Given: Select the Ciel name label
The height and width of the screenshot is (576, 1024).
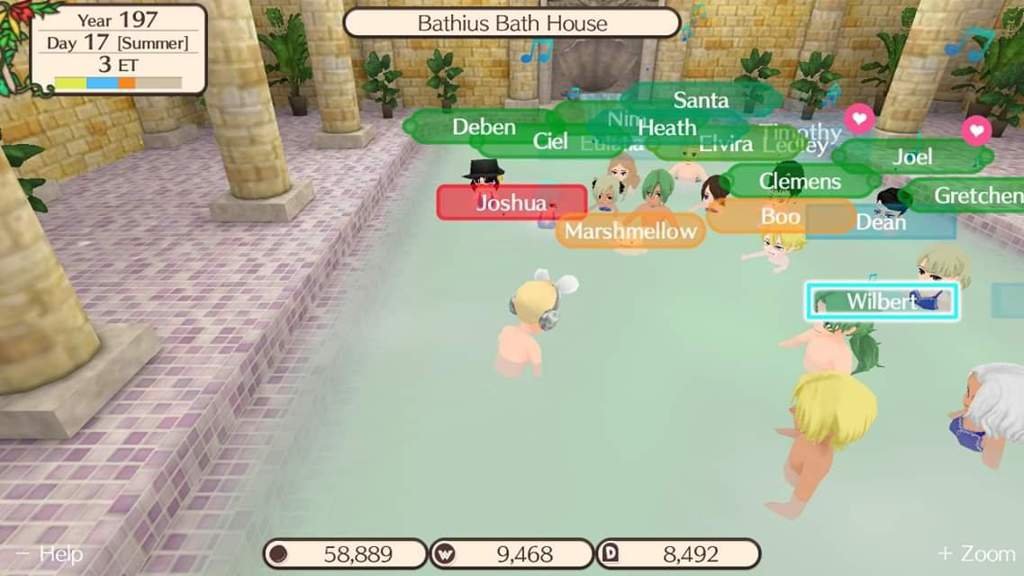Looking at the screenshot, I should coord(550,142).
